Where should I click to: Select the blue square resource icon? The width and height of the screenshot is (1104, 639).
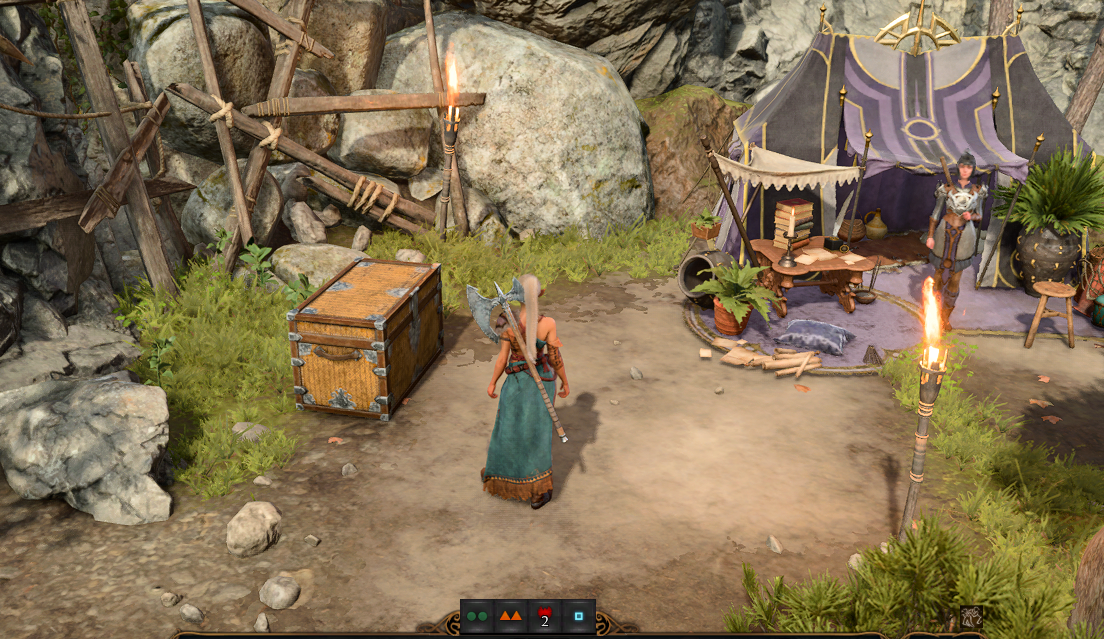pyautogui.click(x=579, y=616)
